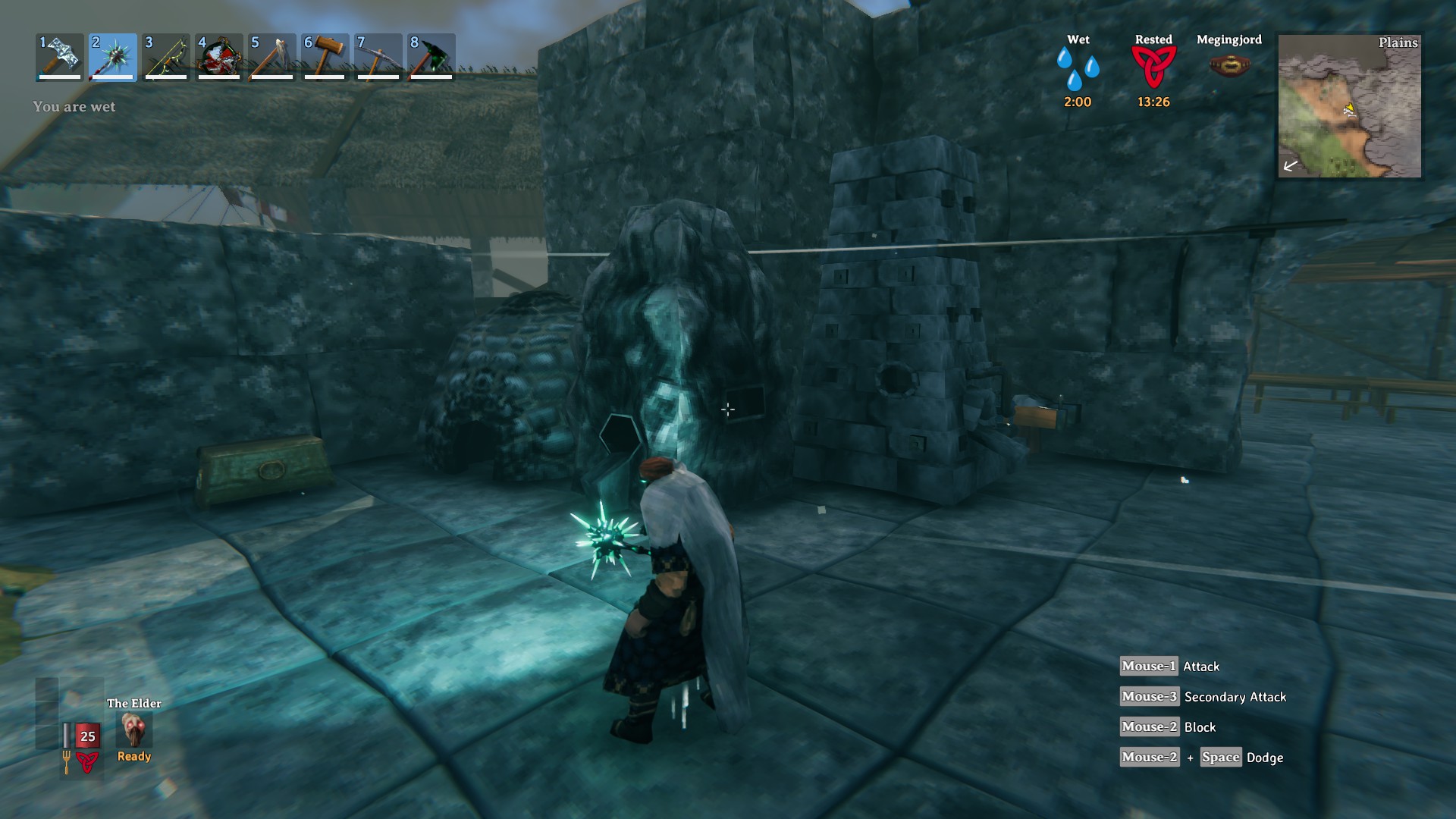The height and width of the screenshot is (819, 1456).
Task: Select the green-bladed axe in slot 8
Action: coord(431,57)
